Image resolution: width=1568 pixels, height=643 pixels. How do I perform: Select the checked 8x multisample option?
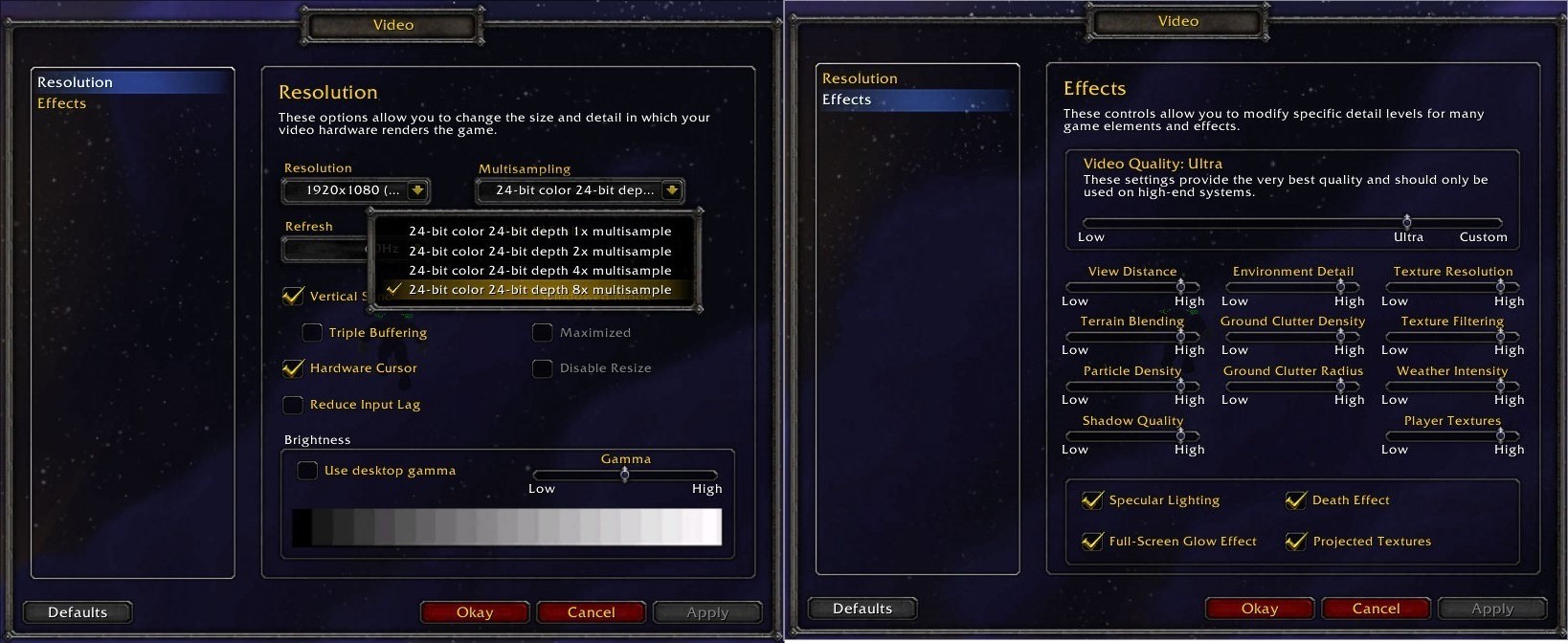pyautogui.click(x=540, y=290)
